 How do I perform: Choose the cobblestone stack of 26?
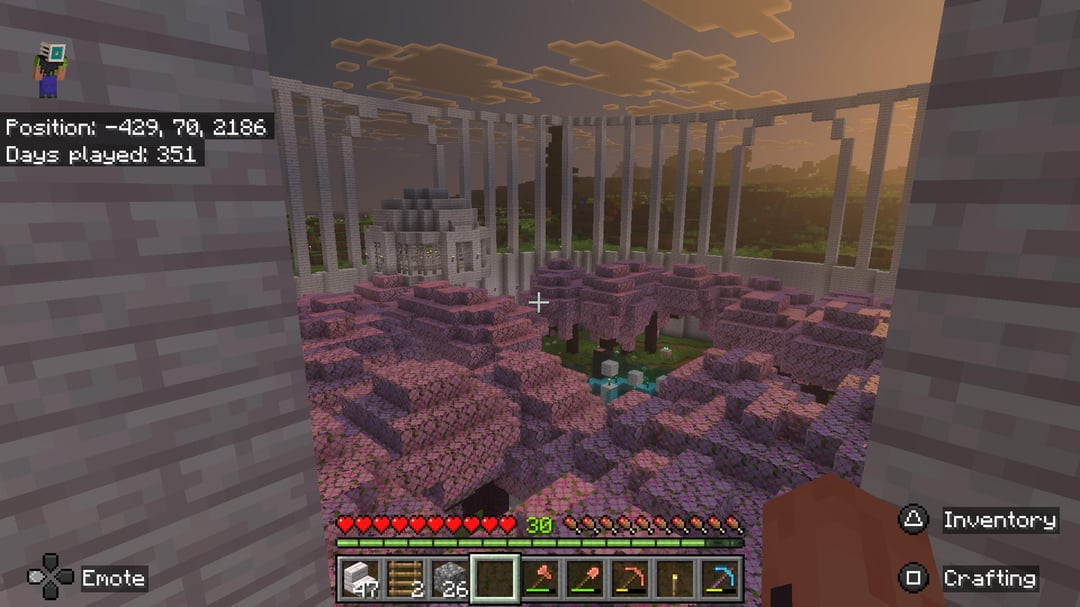pyautogui.click(x=449, y=578)
